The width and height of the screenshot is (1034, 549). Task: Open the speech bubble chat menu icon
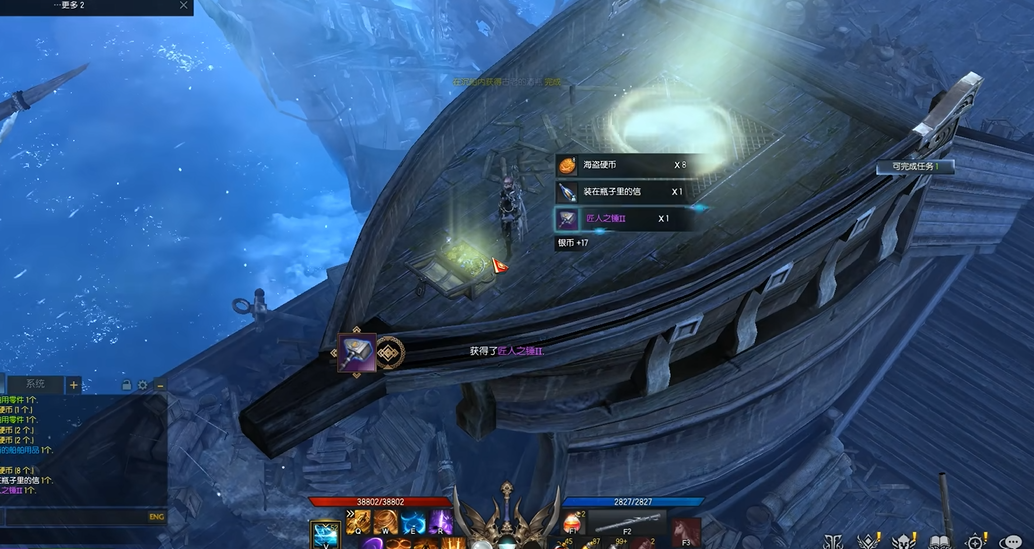point(1012,541)
